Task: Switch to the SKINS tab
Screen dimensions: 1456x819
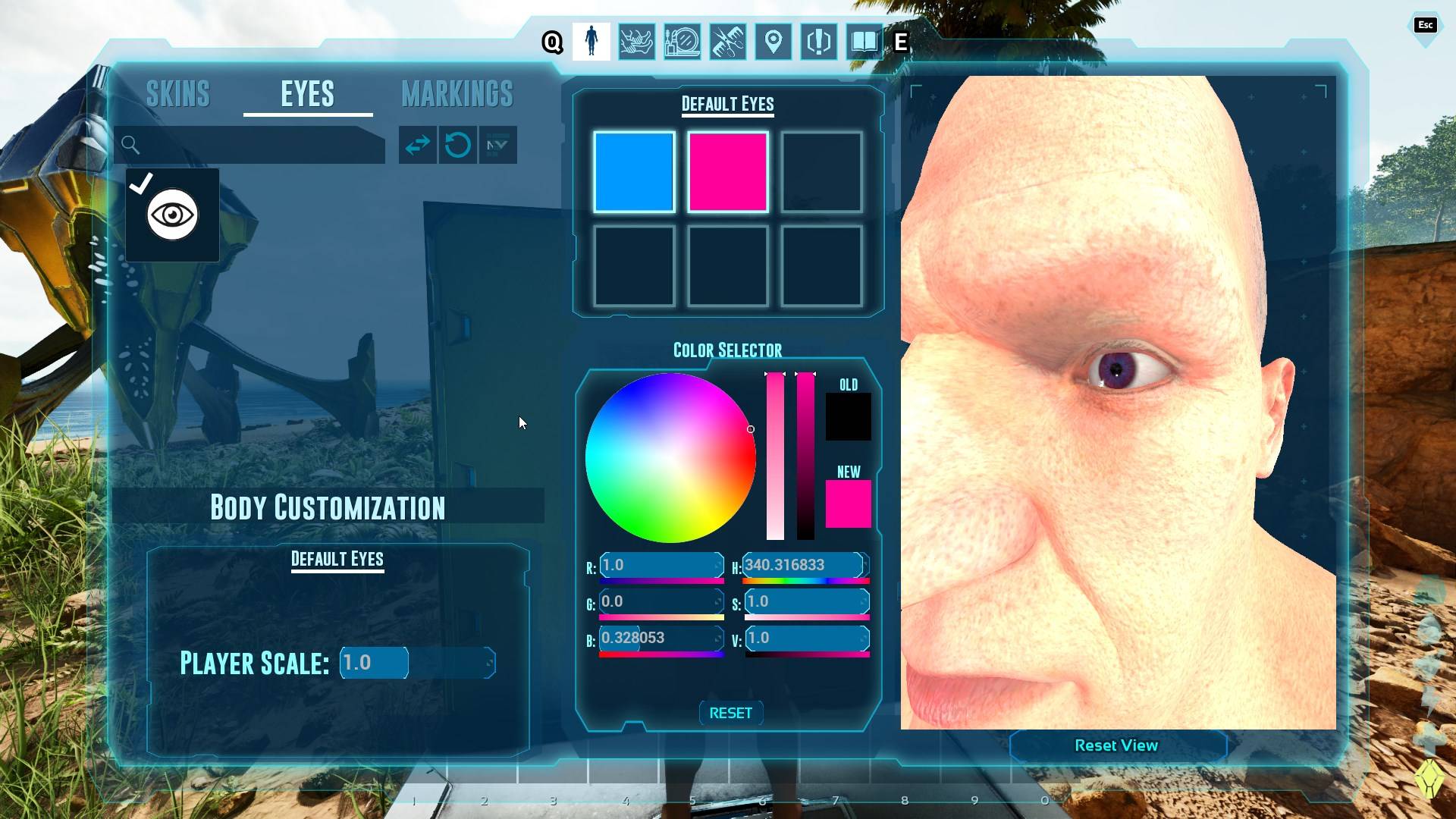Action: (x=178, y=93)
